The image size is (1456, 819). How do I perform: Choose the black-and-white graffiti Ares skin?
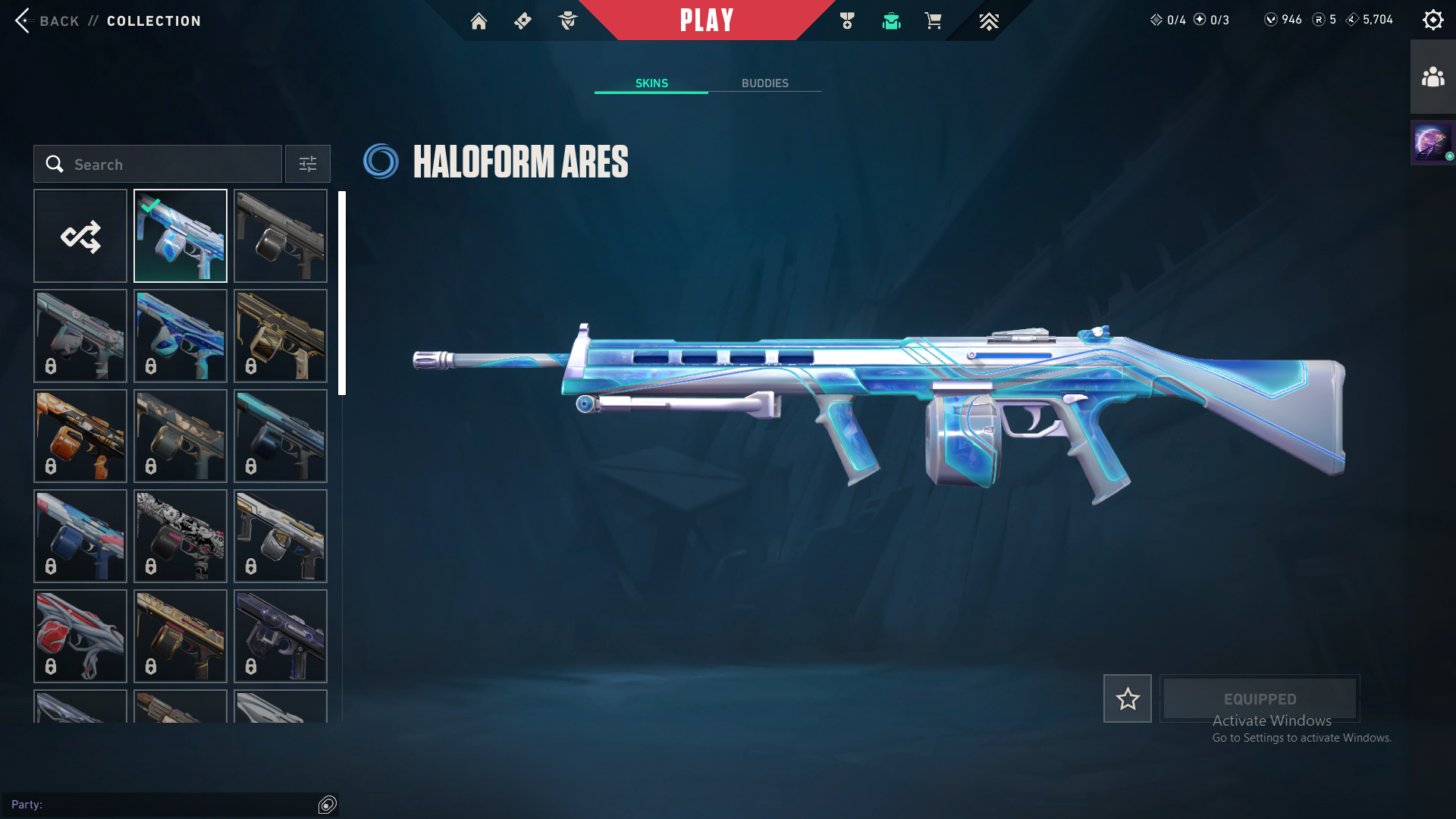coord(180,536)
